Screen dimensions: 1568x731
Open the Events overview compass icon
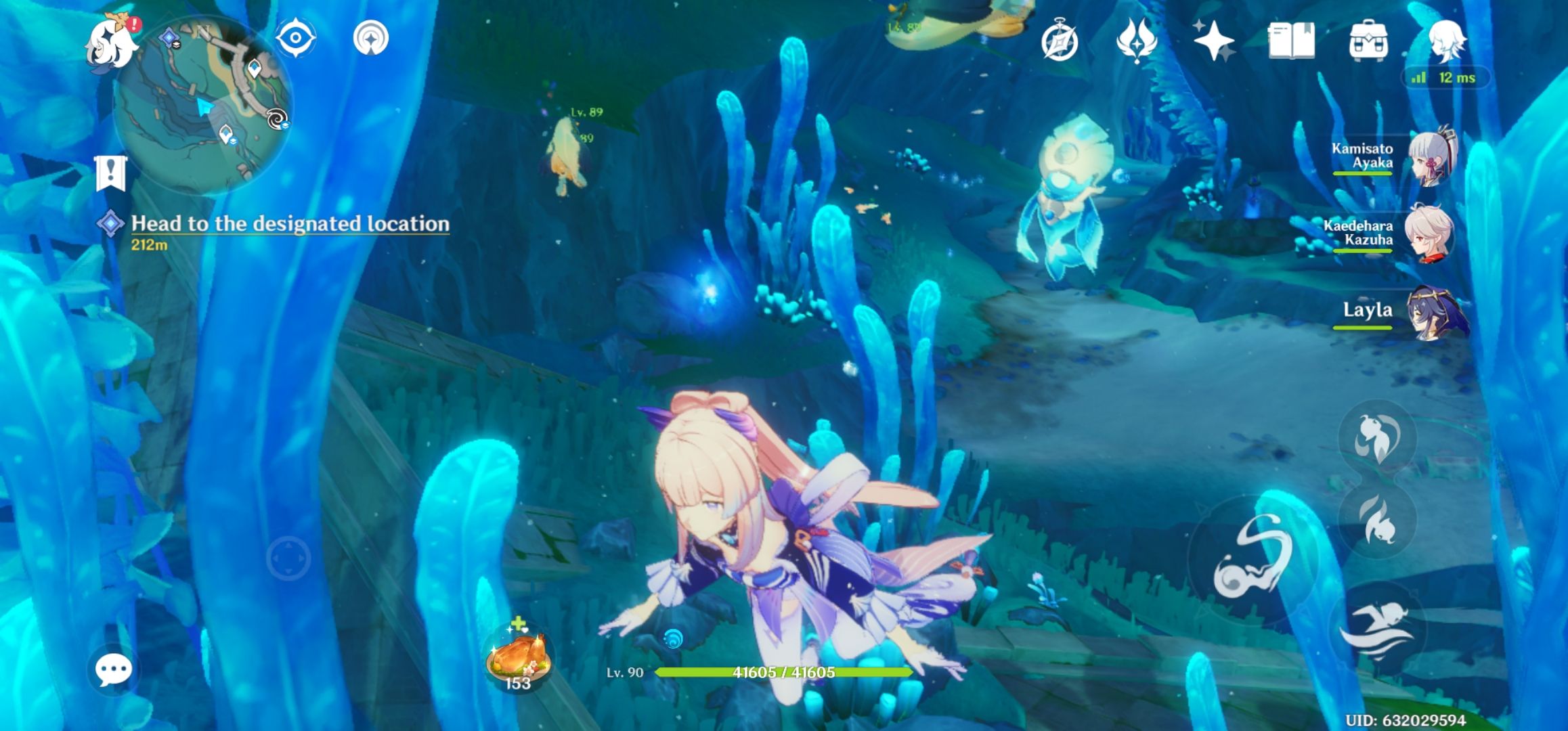click(1060, 43)
